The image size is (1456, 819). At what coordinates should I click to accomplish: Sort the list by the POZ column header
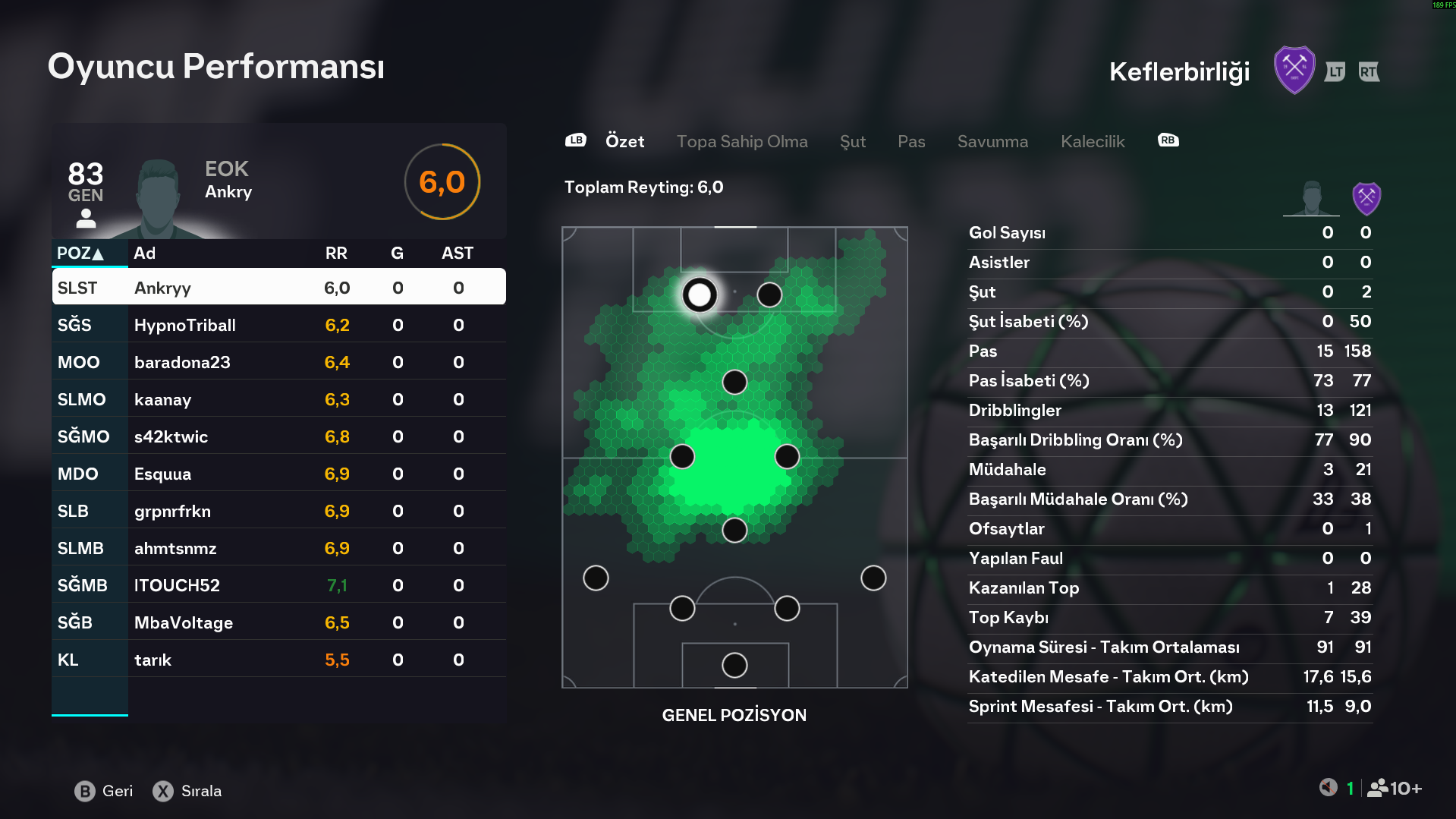tap(80, 254)
